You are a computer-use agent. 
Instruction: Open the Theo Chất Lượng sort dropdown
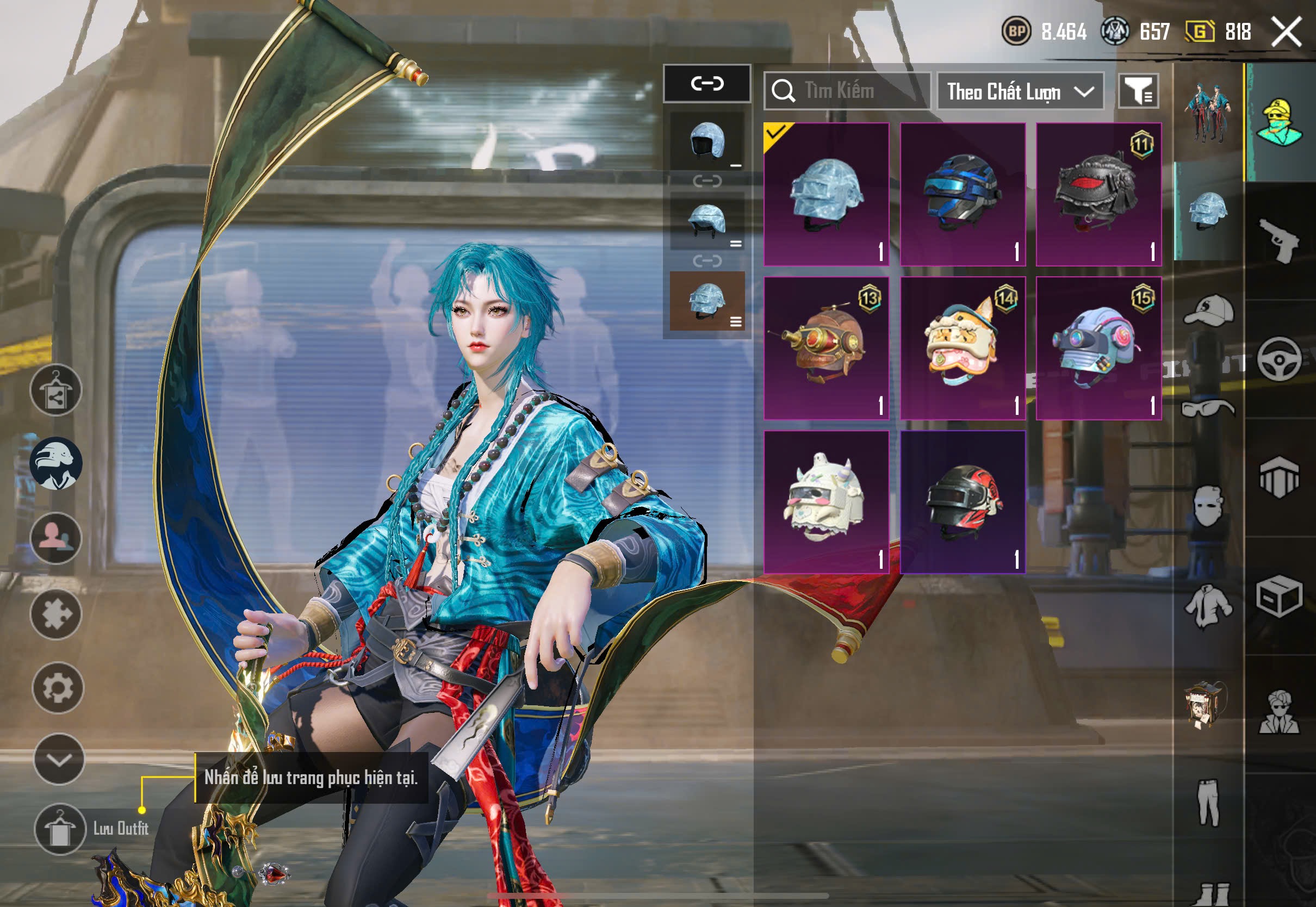(x=1020, y=91)
